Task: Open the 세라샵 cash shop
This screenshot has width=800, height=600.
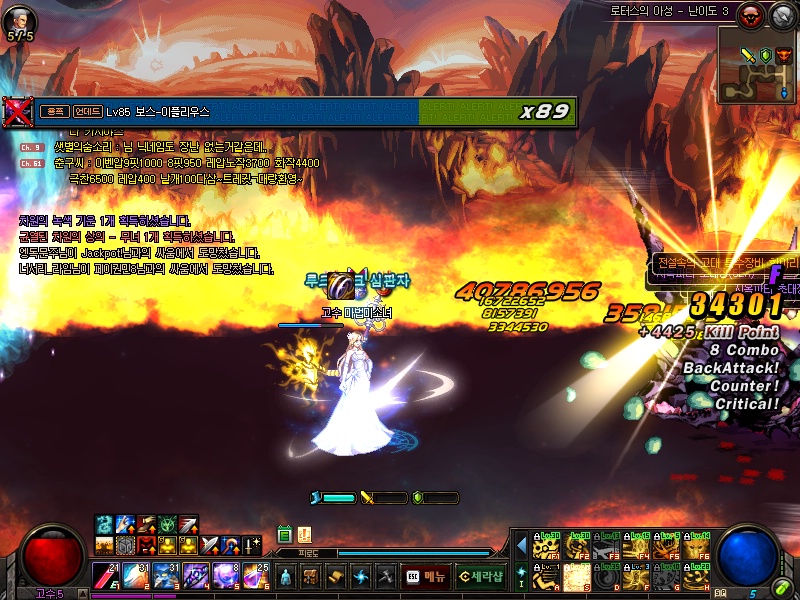Action: (x=481, y=577)
